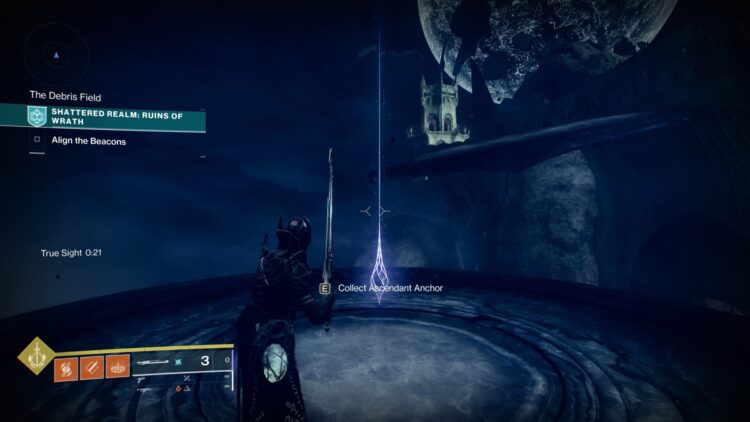Viewport: 750px width, 422px height.
Task: Activate the gold diamond Super ability icon
Action: coord(34,356)
